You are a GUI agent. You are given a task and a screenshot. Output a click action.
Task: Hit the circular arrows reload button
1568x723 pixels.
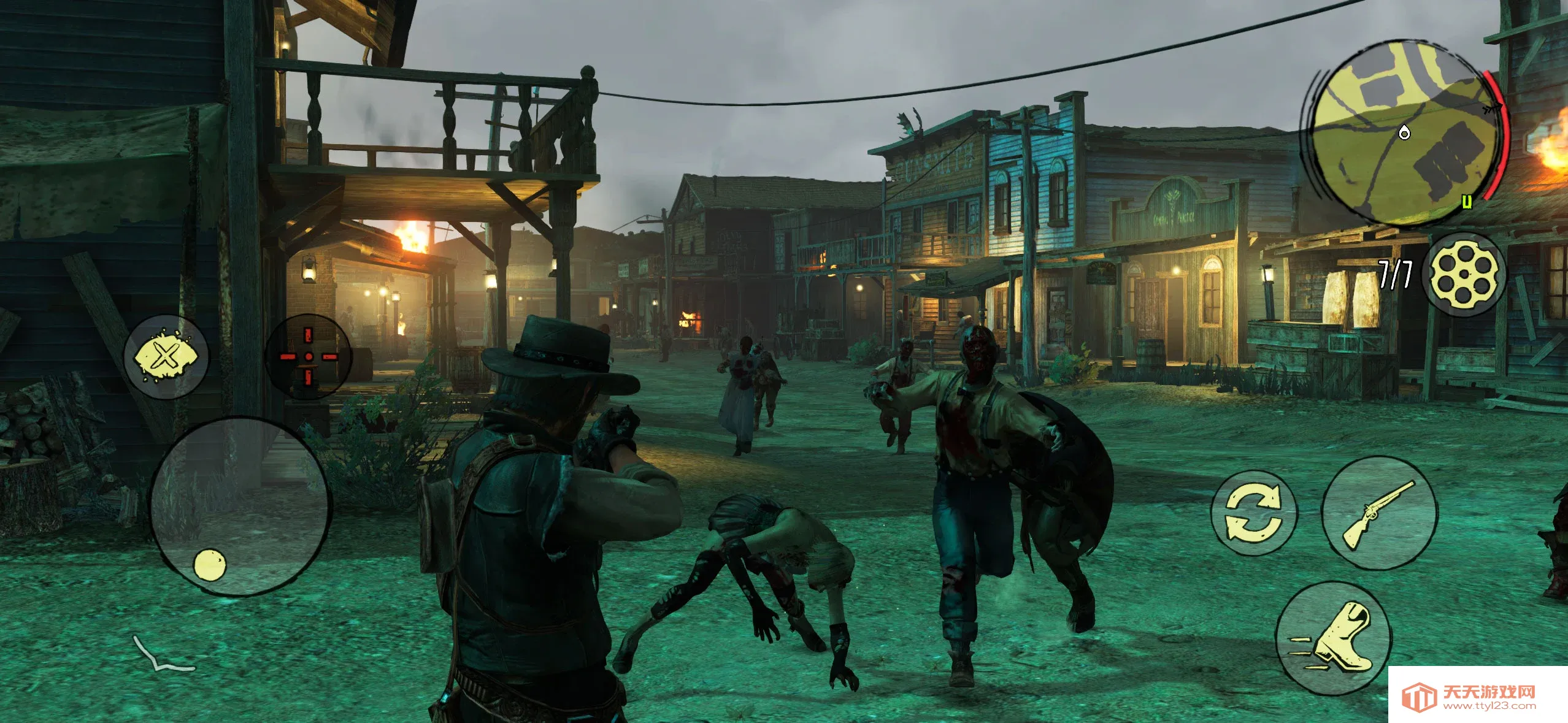click(x=1253, y=513)
